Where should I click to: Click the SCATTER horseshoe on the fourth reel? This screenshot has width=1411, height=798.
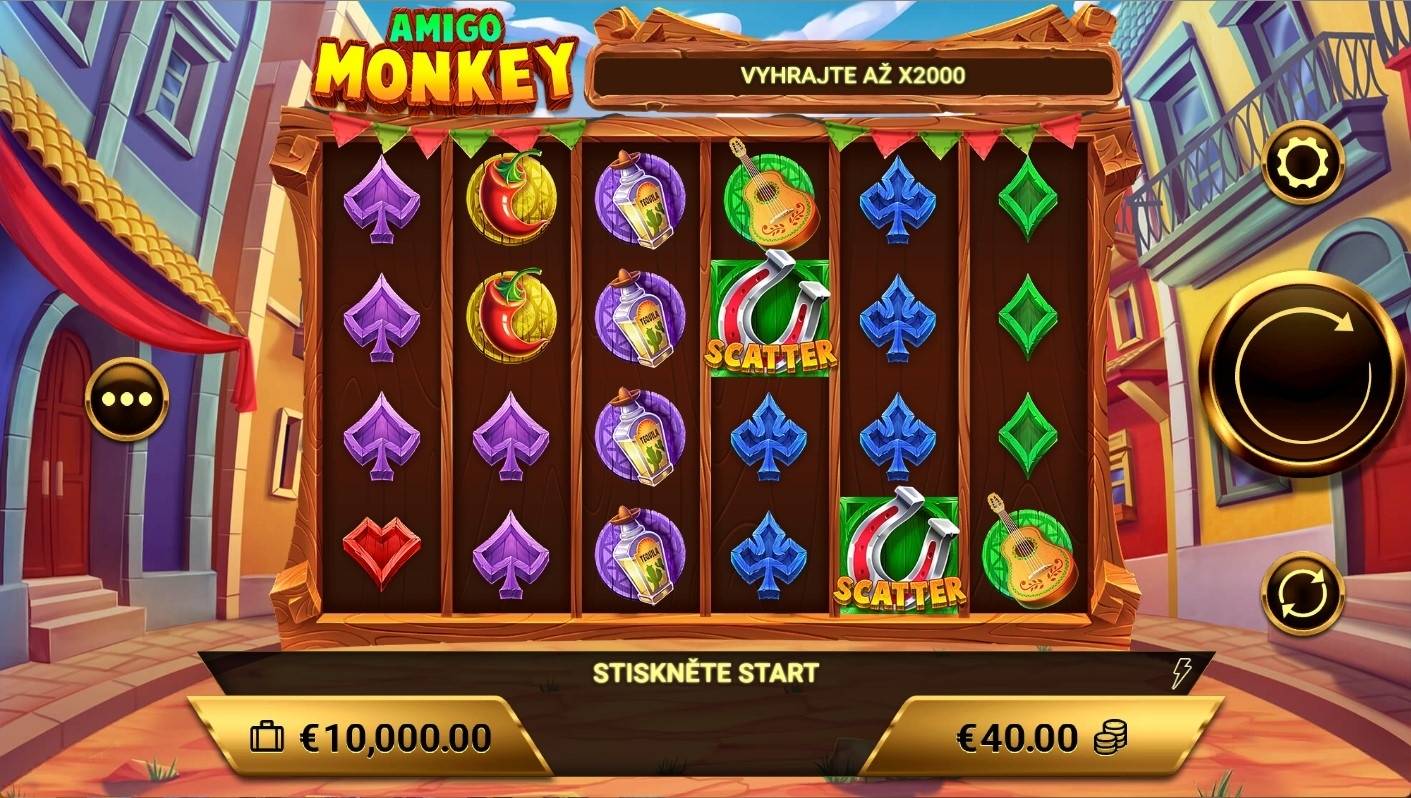tap(769, 318)
